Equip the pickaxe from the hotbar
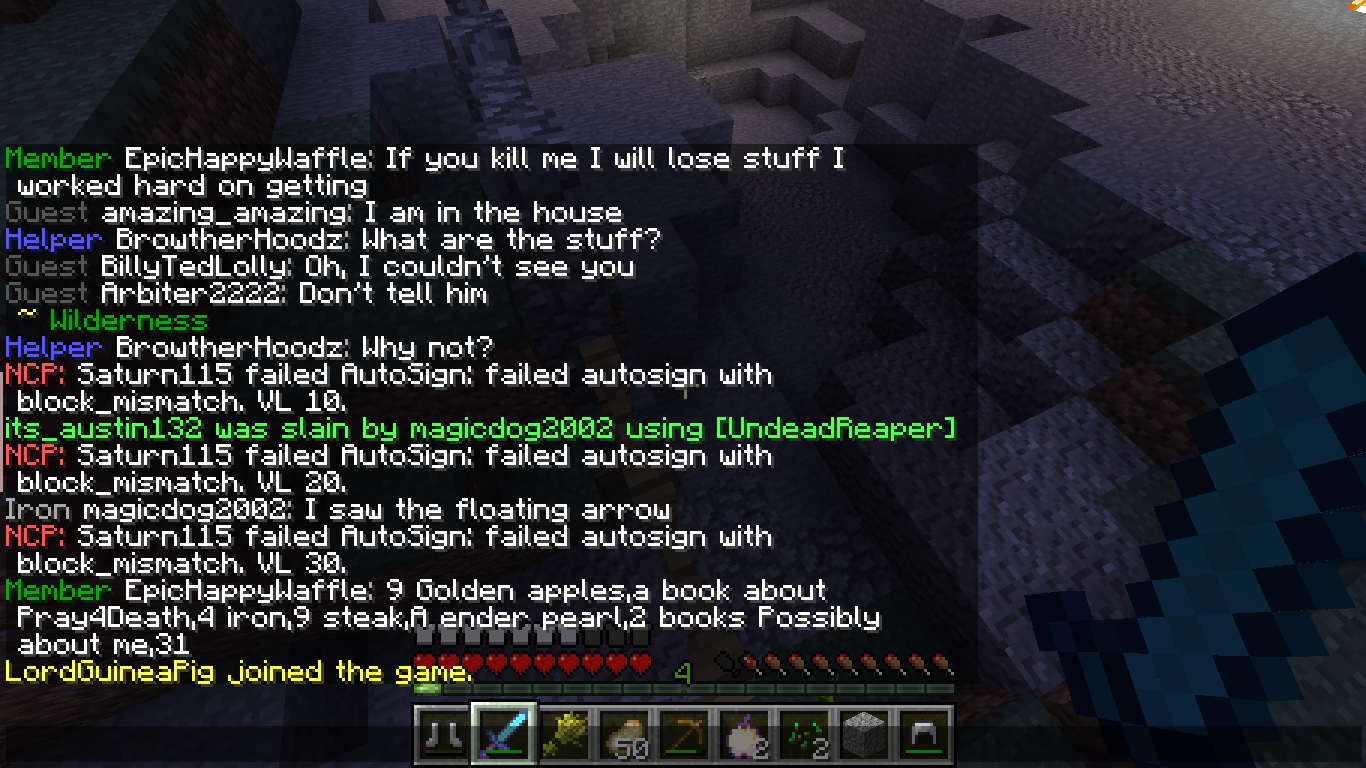Screen dimensions: 1366x768 point(684,735)
